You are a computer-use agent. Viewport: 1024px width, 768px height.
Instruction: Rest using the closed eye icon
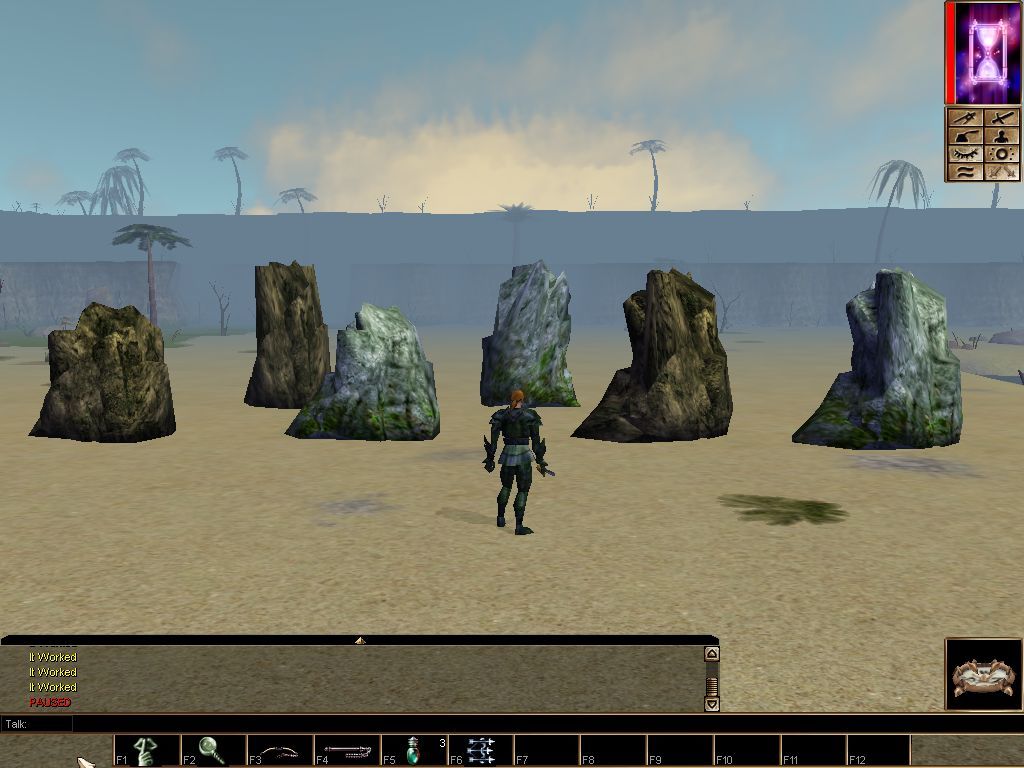[965, 154]
